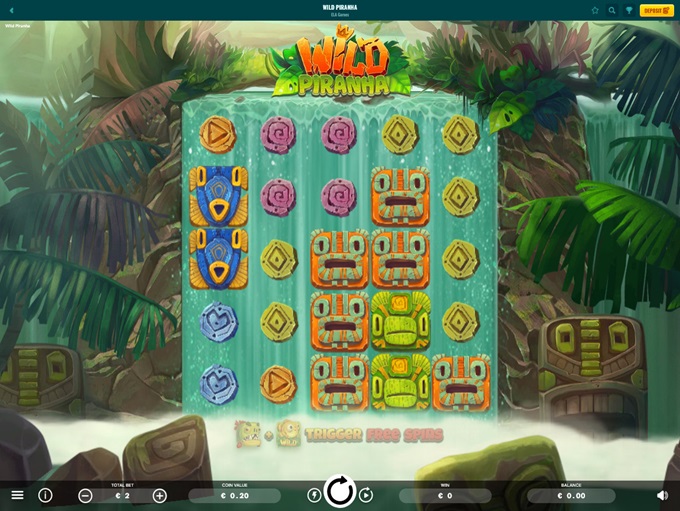Screen dimensions: 680x511
Task: Open the diamond rewards icon
Action: pos(629,10)
